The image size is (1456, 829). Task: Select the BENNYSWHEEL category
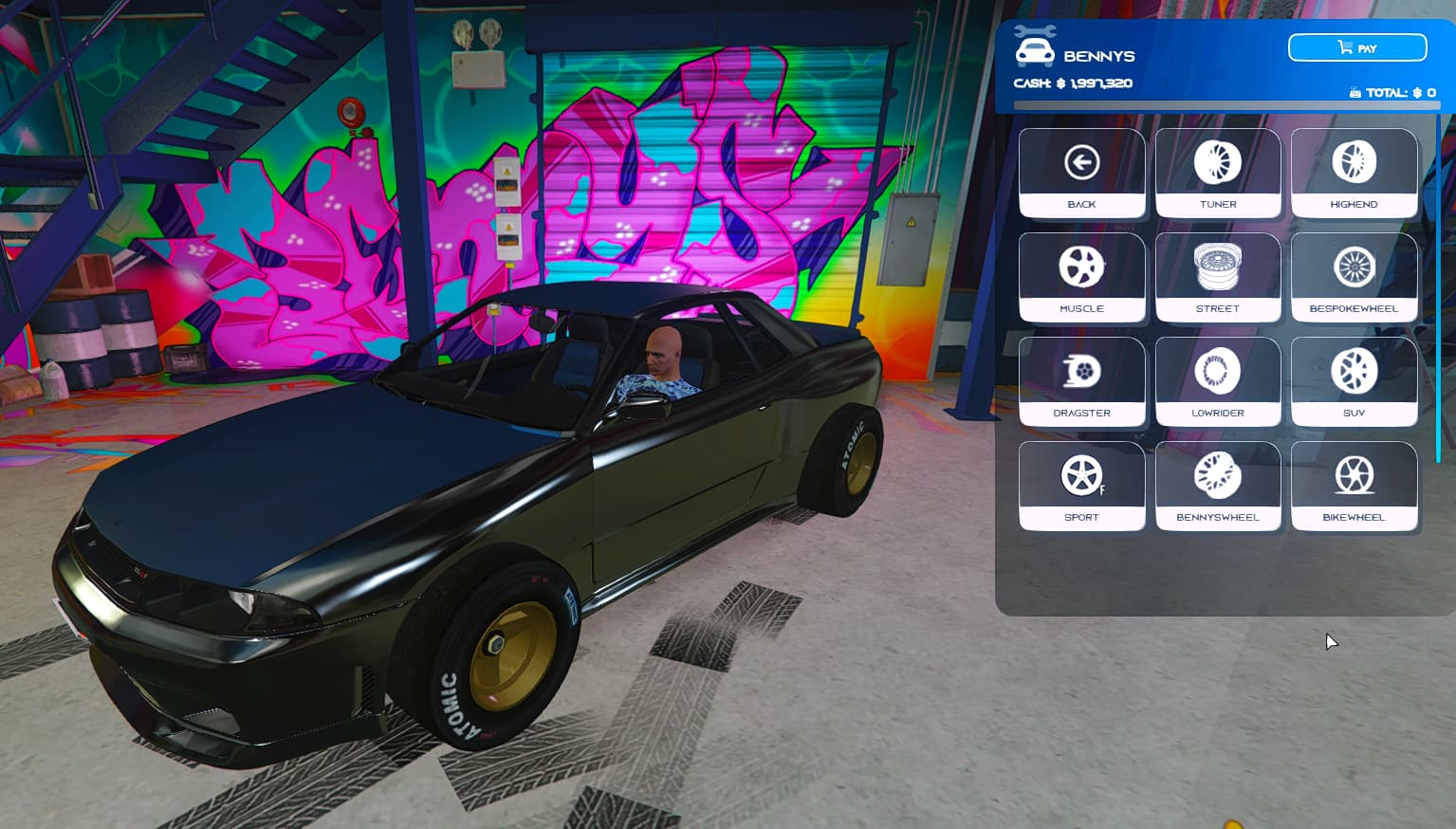1219,487
